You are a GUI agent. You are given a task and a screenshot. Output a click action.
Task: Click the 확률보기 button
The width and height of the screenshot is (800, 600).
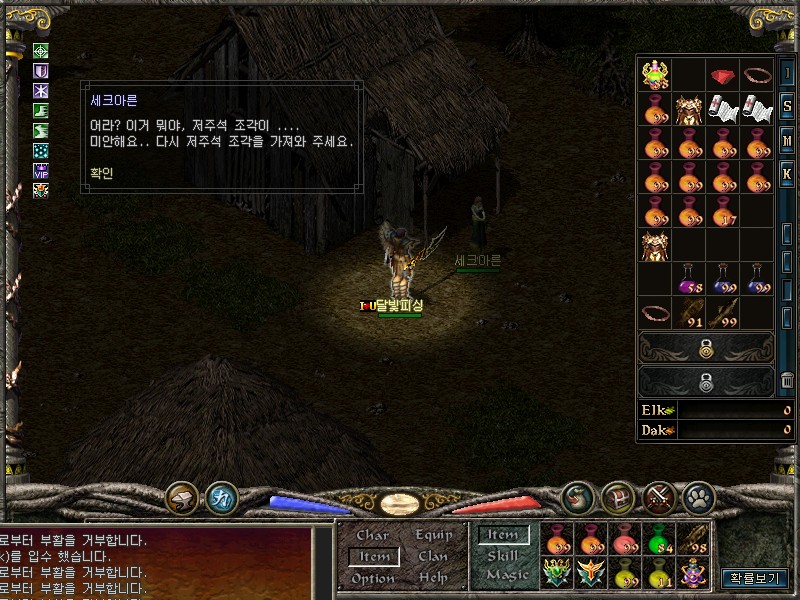(x=755, y=578)
